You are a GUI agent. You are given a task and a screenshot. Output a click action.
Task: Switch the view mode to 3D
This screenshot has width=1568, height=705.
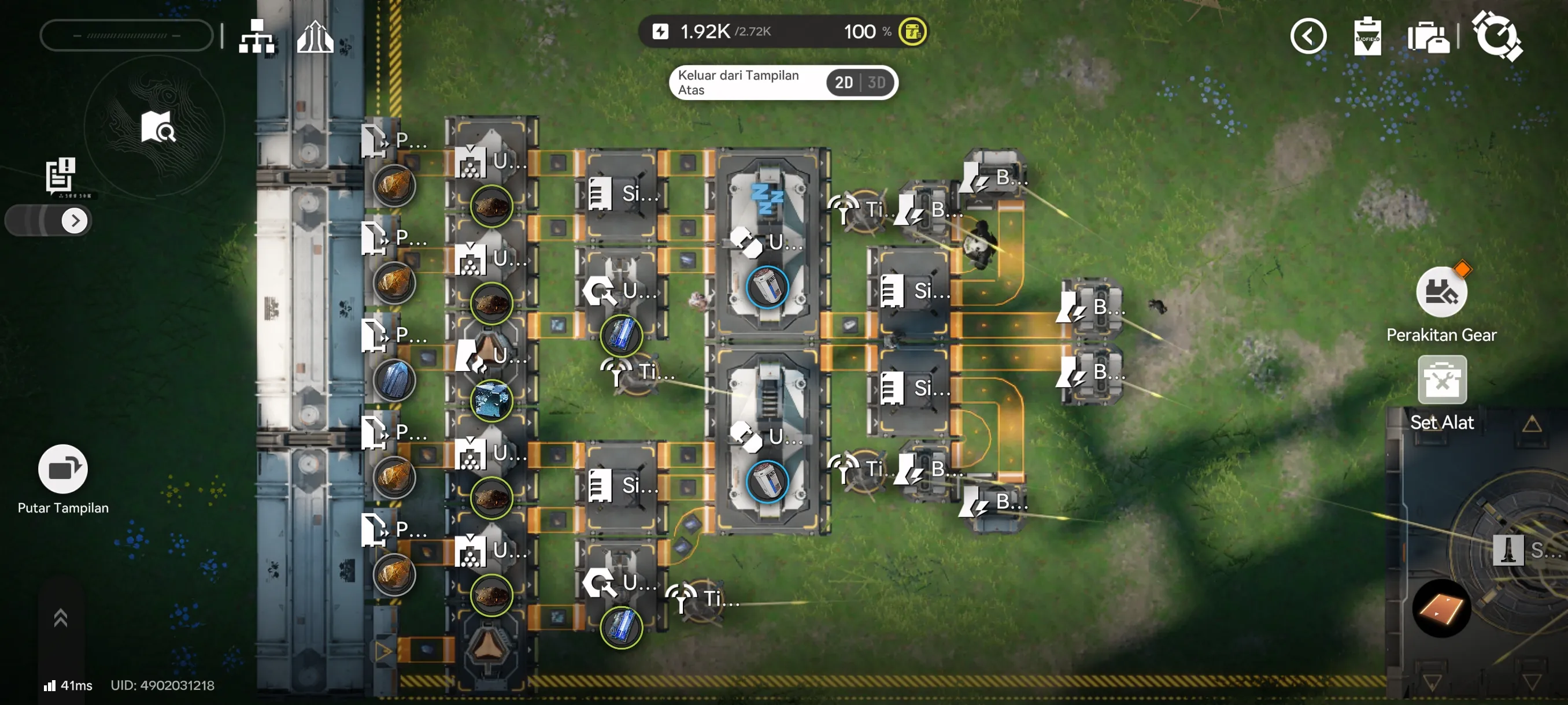(x=877, y=82)
